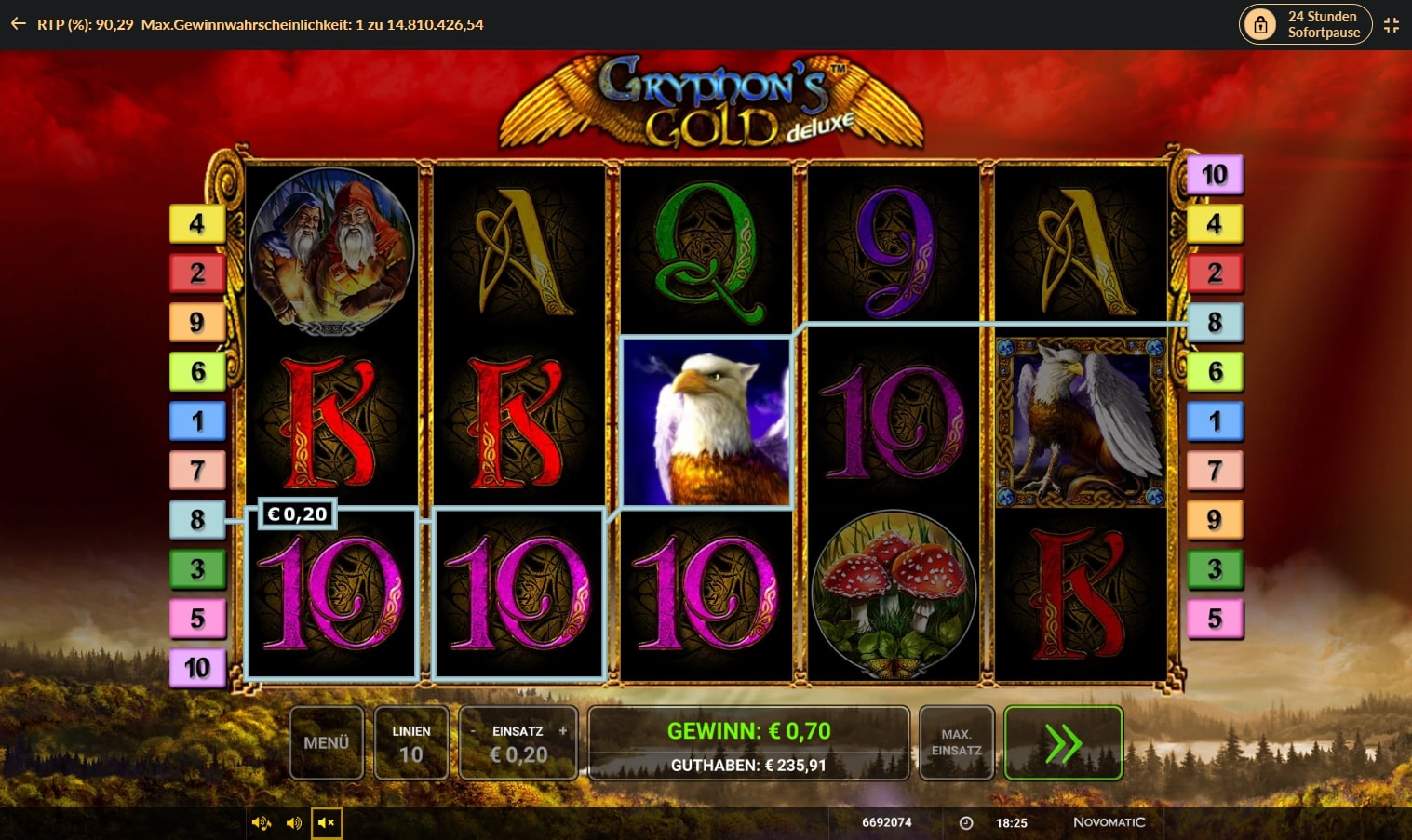
Task: Click the clock icon in the status bar
Action: [965, 822]
